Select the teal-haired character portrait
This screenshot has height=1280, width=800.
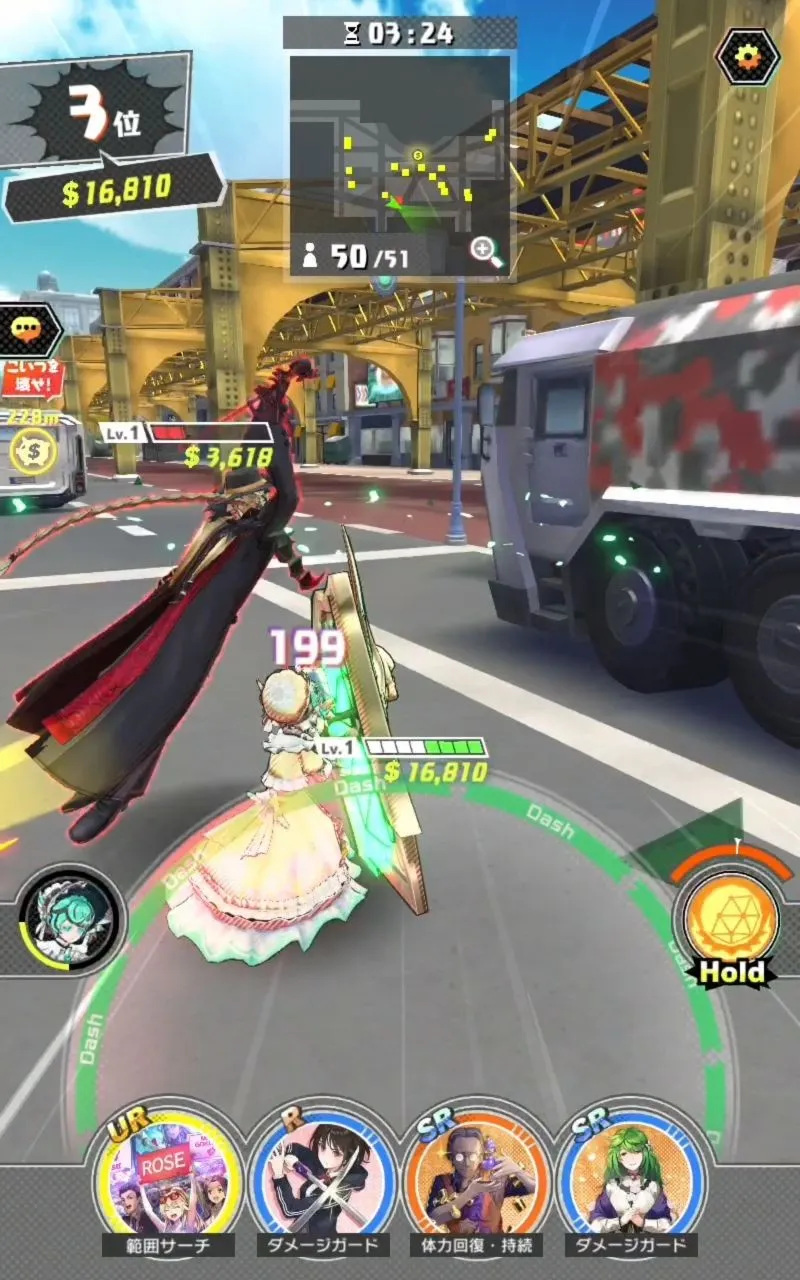click(x=68, y=919)
